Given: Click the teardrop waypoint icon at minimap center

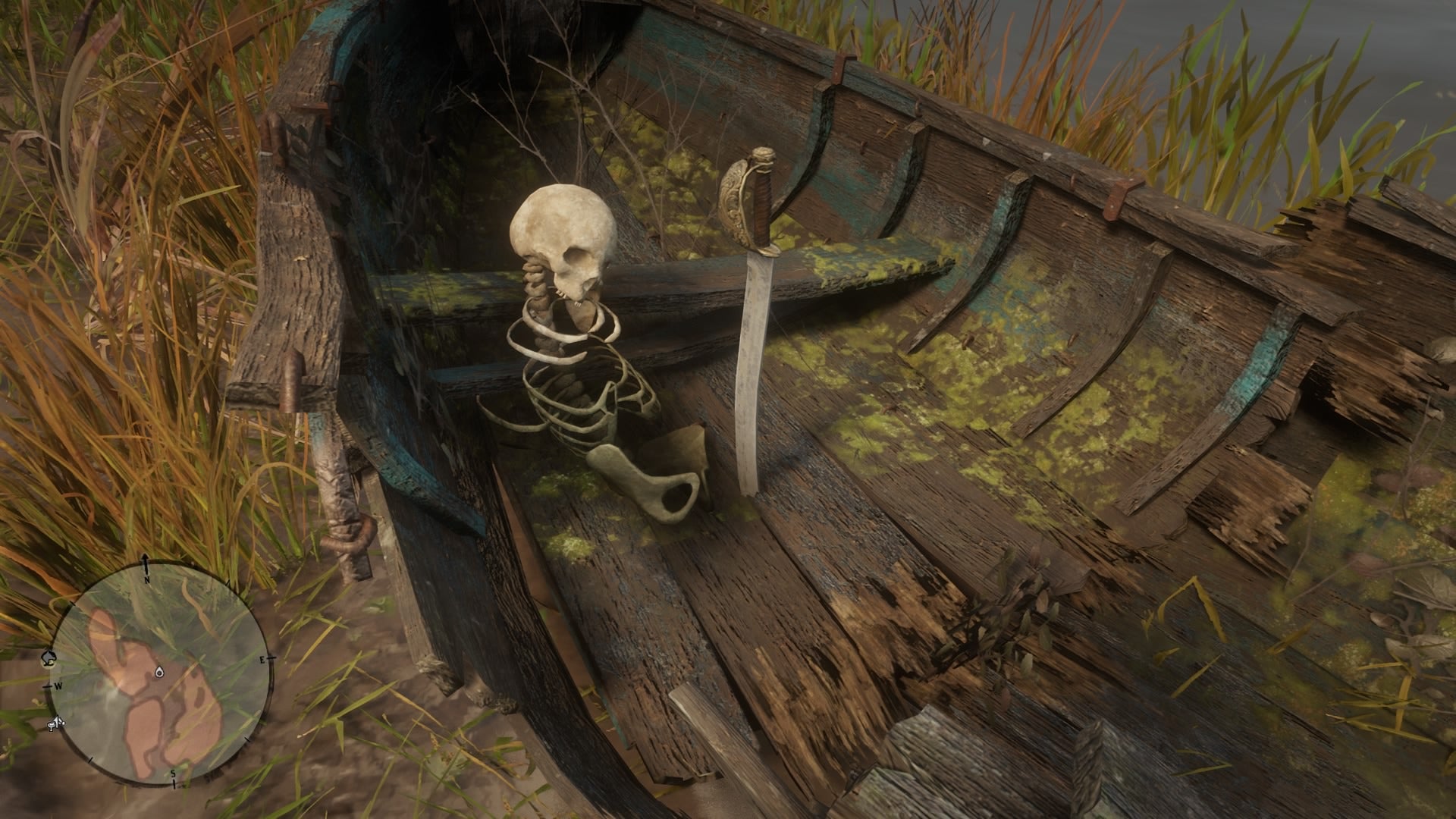Looking at the screenshot, I should point(158,672).
